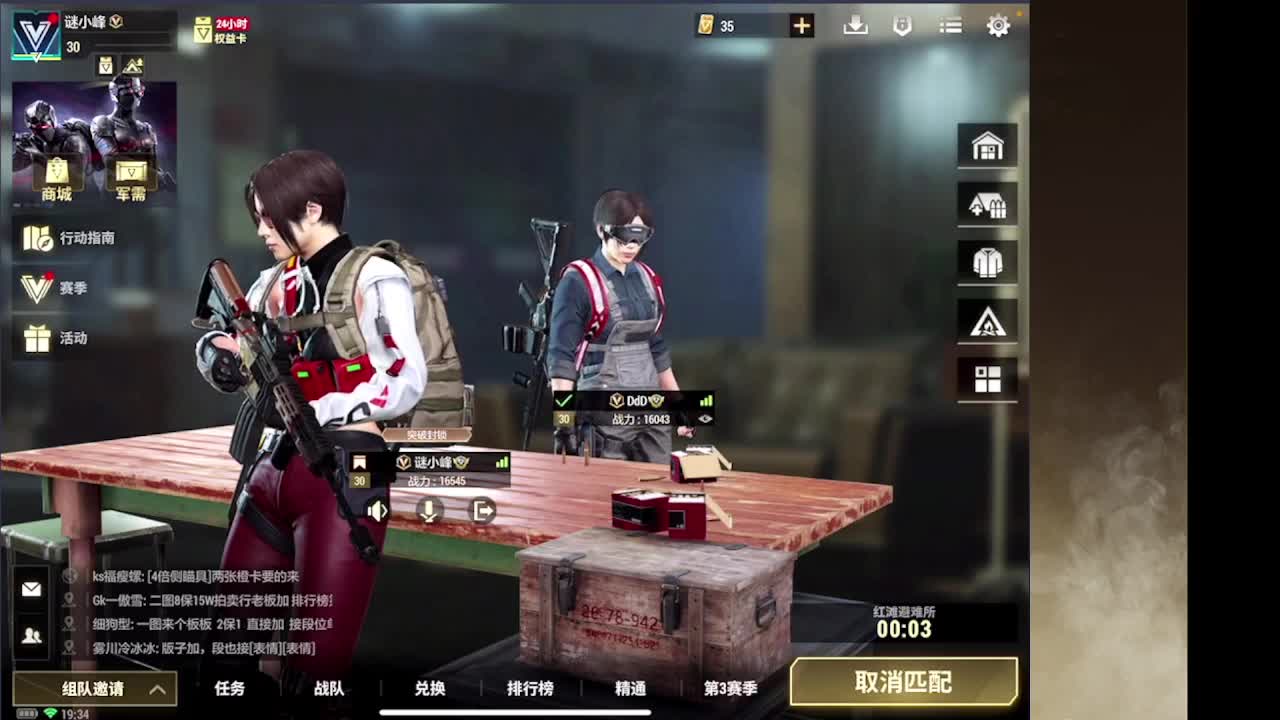This screenshot has width=1280, height=720.
Task: Expand the list menu at top right
Action: [949, 26]
